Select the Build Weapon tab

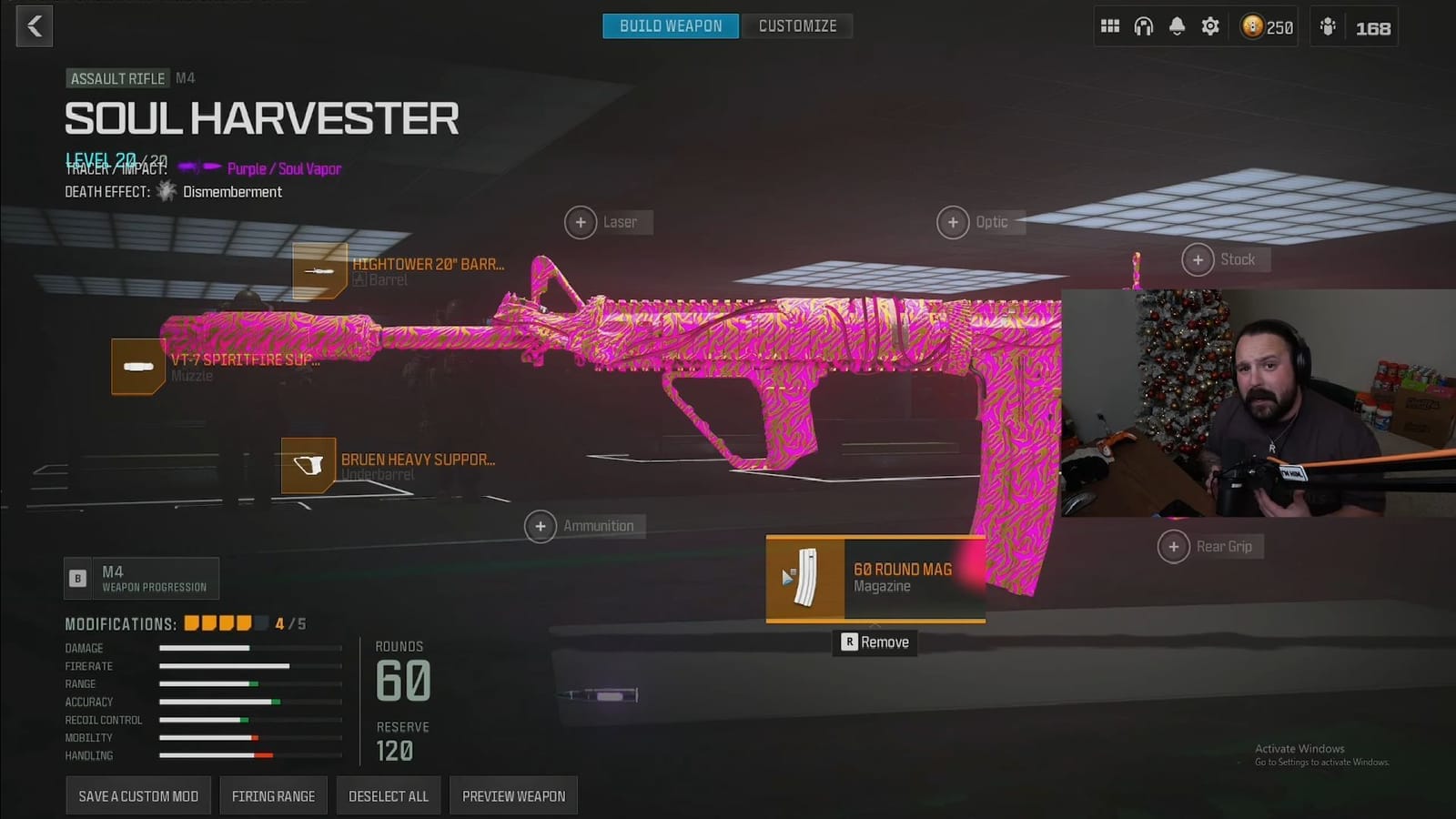(x=670, y=25)
